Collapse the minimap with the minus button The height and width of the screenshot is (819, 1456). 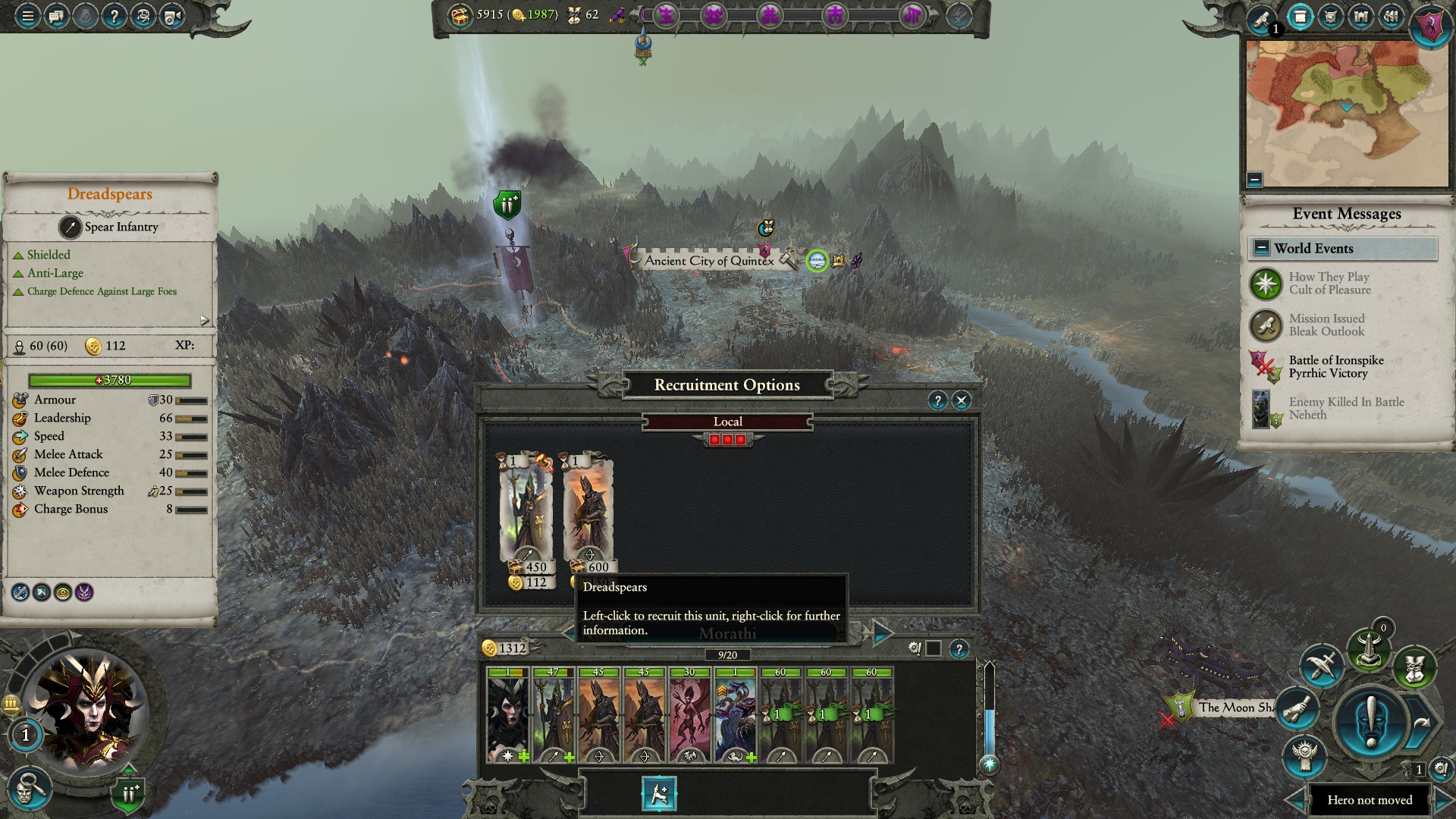[1254, 180]
